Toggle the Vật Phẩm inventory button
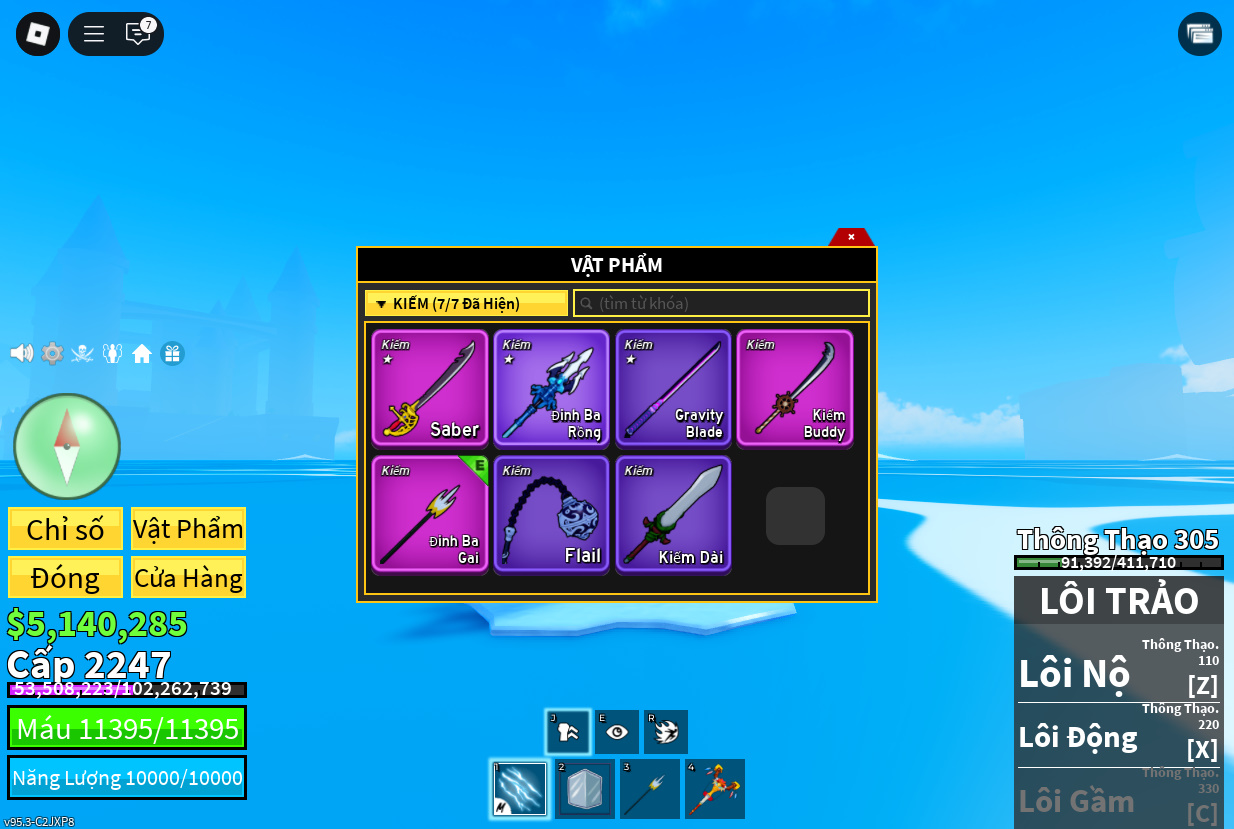The image size is (1234, 829). tap(188, 529)
